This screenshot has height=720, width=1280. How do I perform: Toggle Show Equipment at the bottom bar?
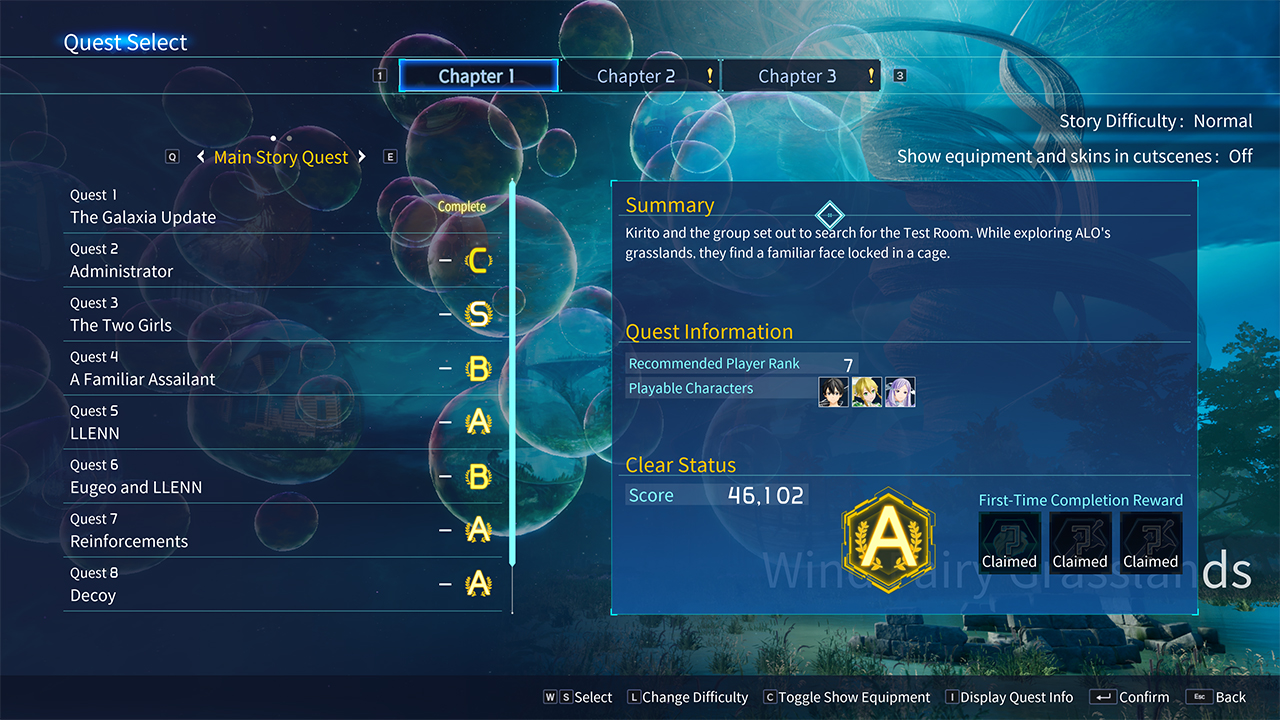click(x=846, y=697)
